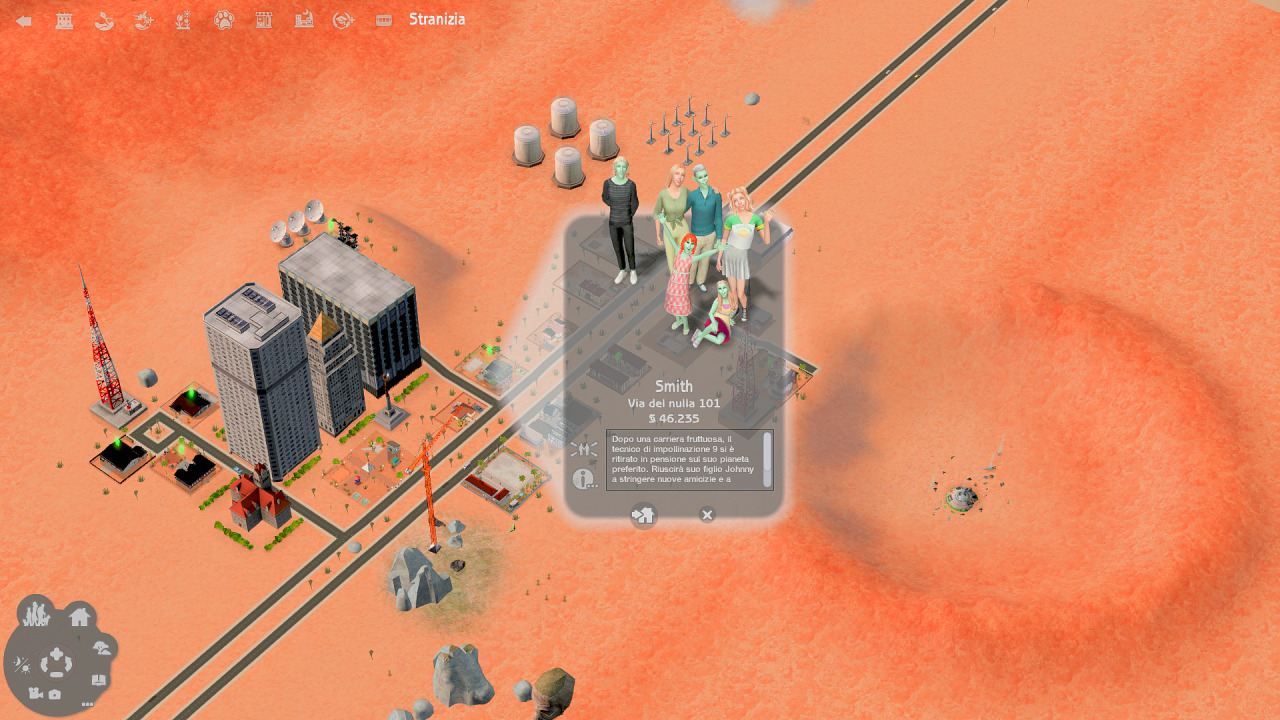Click the graduation cap plus icon

pos(343,20)
